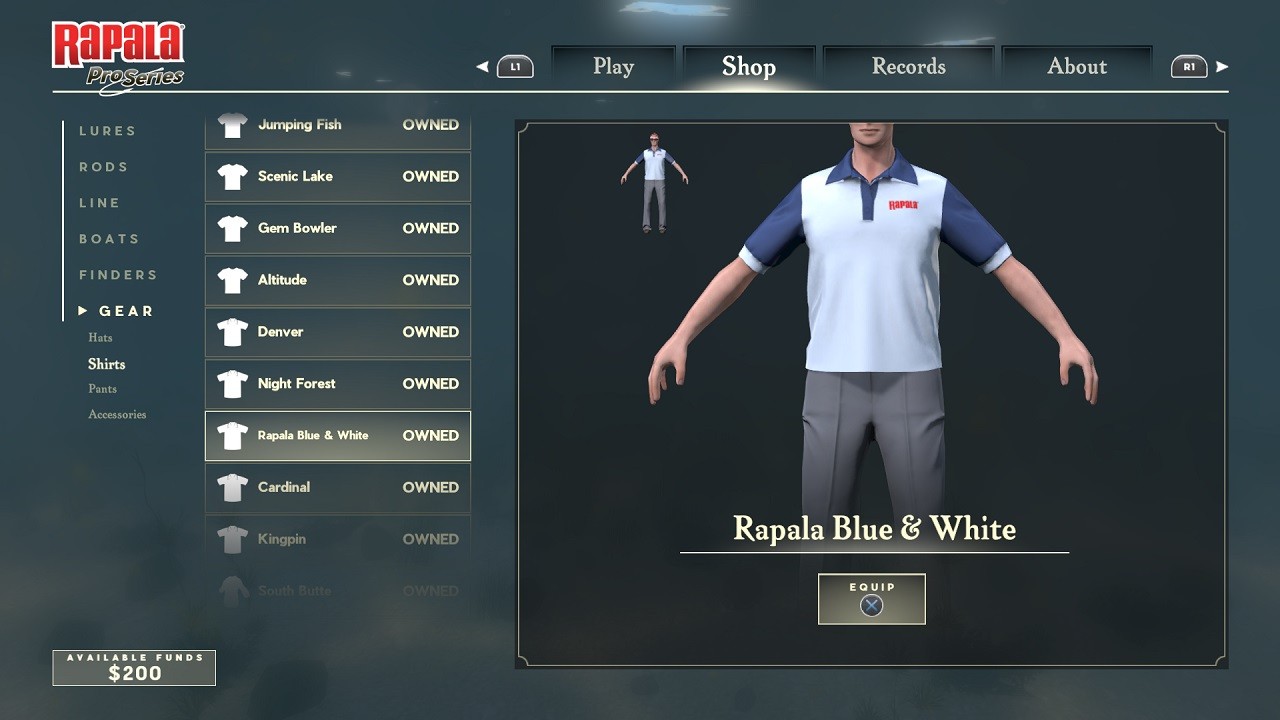Open the Gear category

[x=126, y=311]
